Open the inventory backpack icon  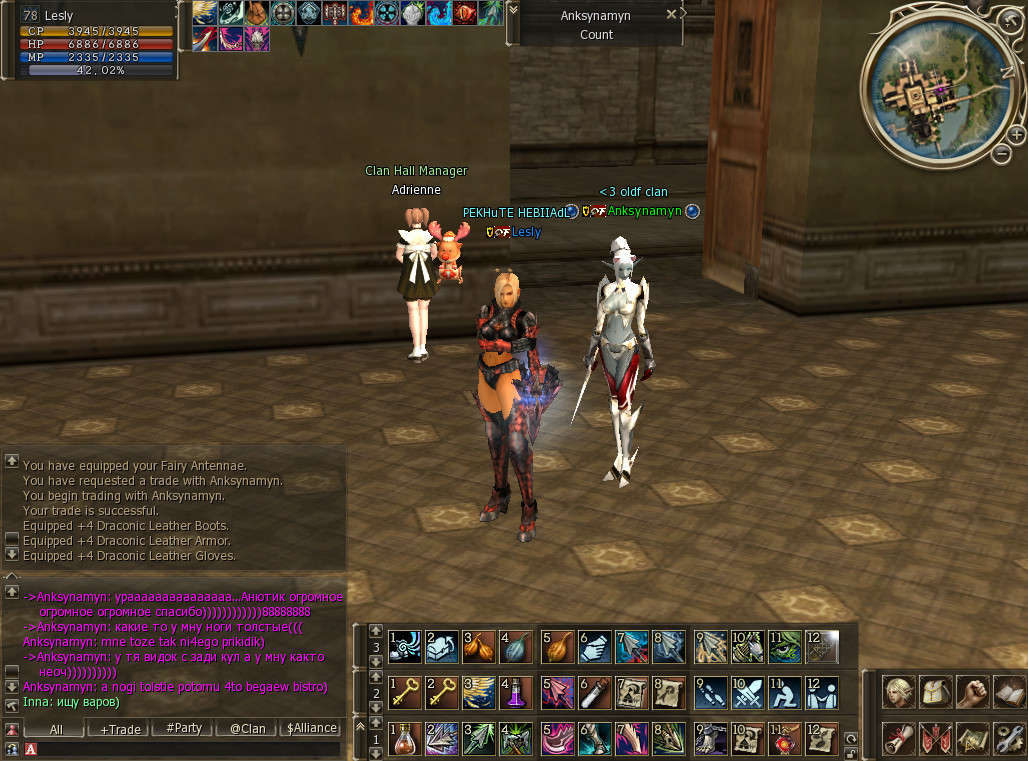click(935, 692)
